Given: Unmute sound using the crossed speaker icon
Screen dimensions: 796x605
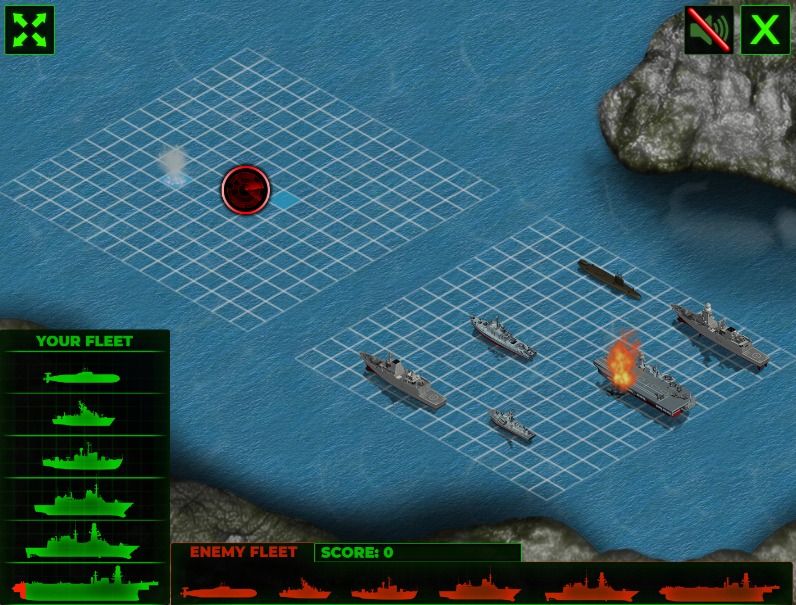Looking at the screenshot, I should click(x=709, y=30).
